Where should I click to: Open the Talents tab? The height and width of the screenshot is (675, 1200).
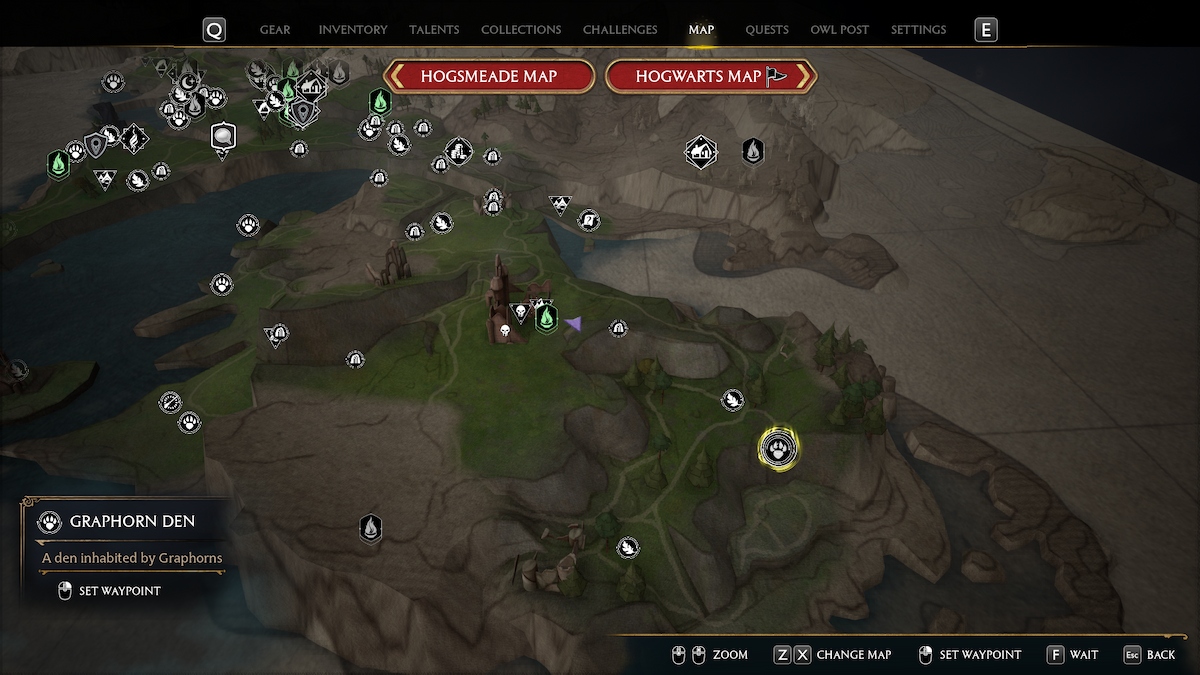[435, 30]
